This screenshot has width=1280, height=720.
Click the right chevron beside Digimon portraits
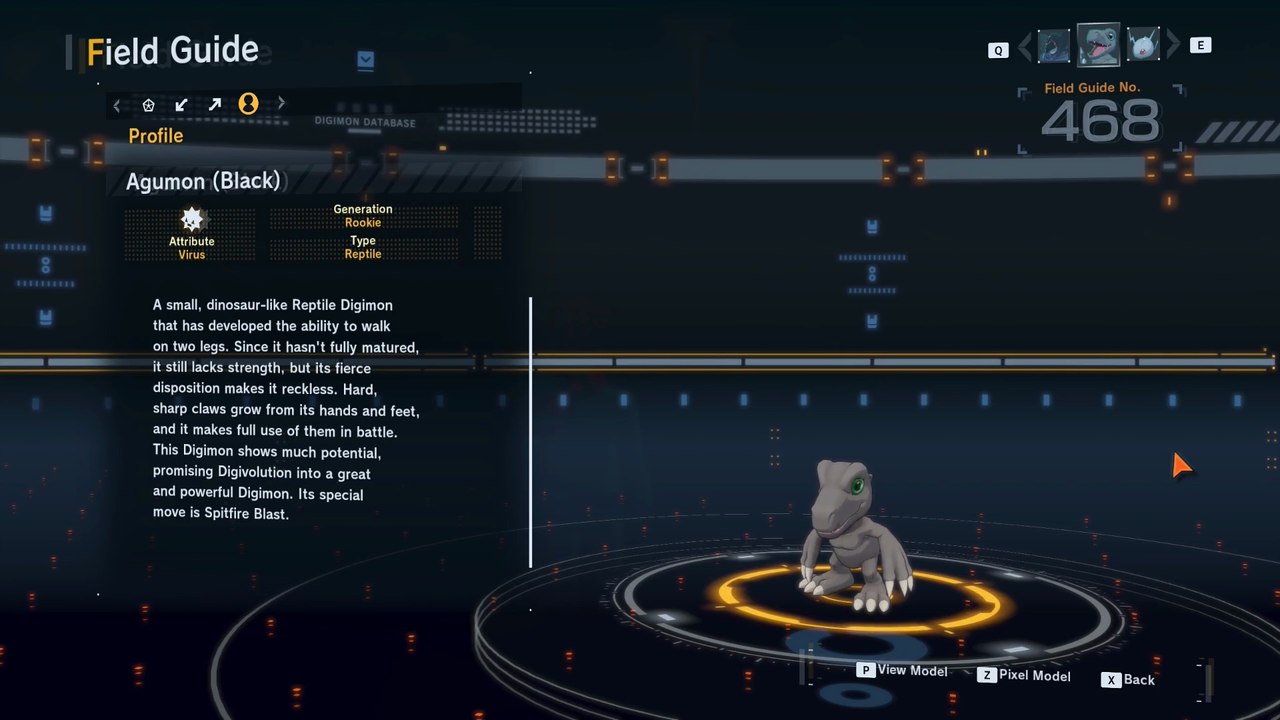(x=1173, y=45)
